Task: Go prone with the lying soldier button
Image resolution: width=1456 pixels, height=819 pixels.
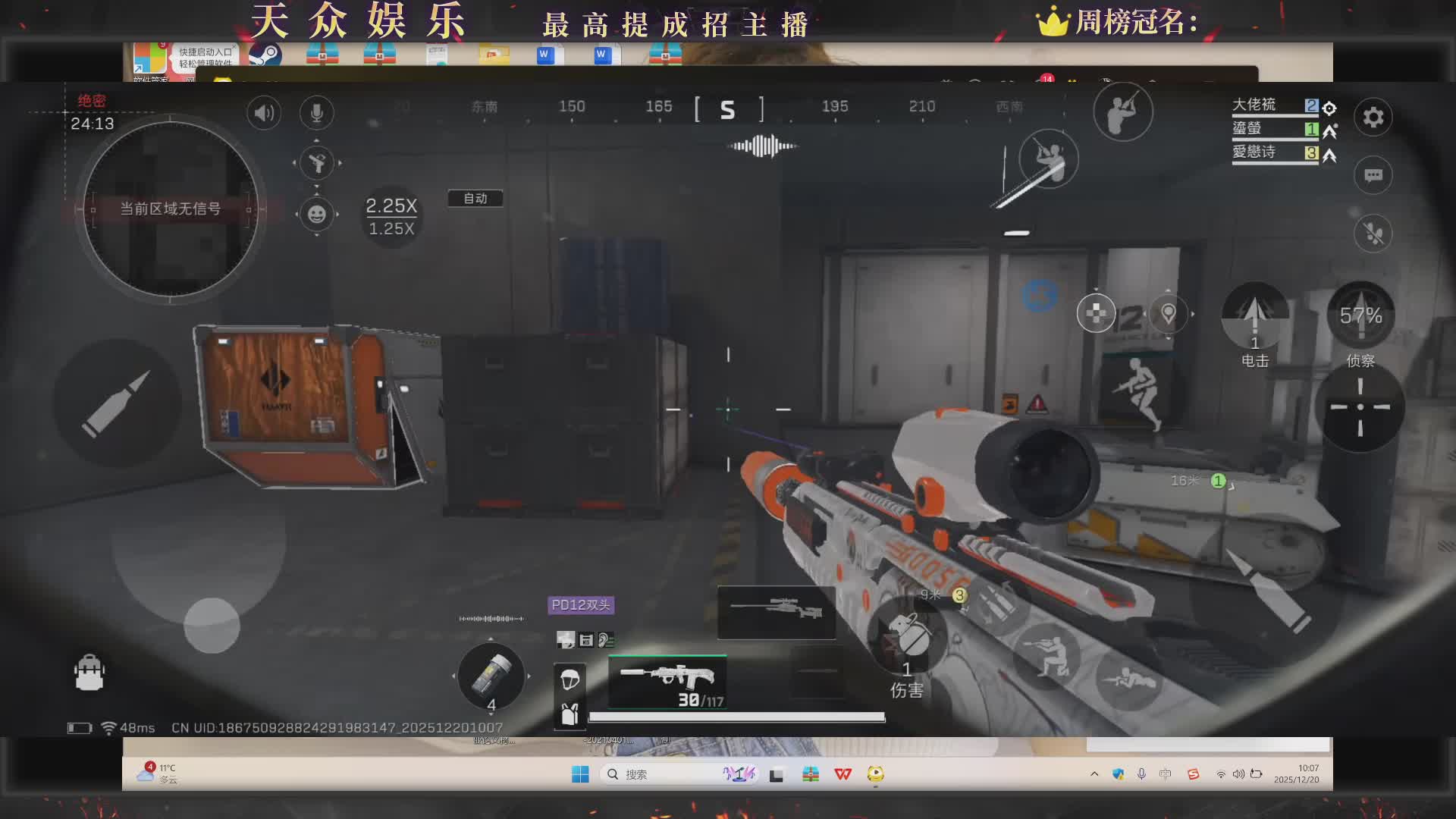Action: tap(1128, 679)
